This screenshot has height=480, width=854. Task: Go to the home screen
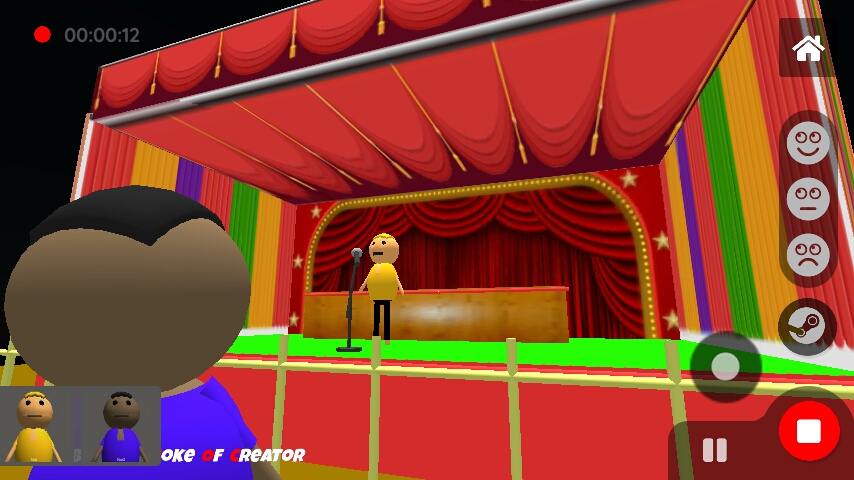click(x=807, y=48)
